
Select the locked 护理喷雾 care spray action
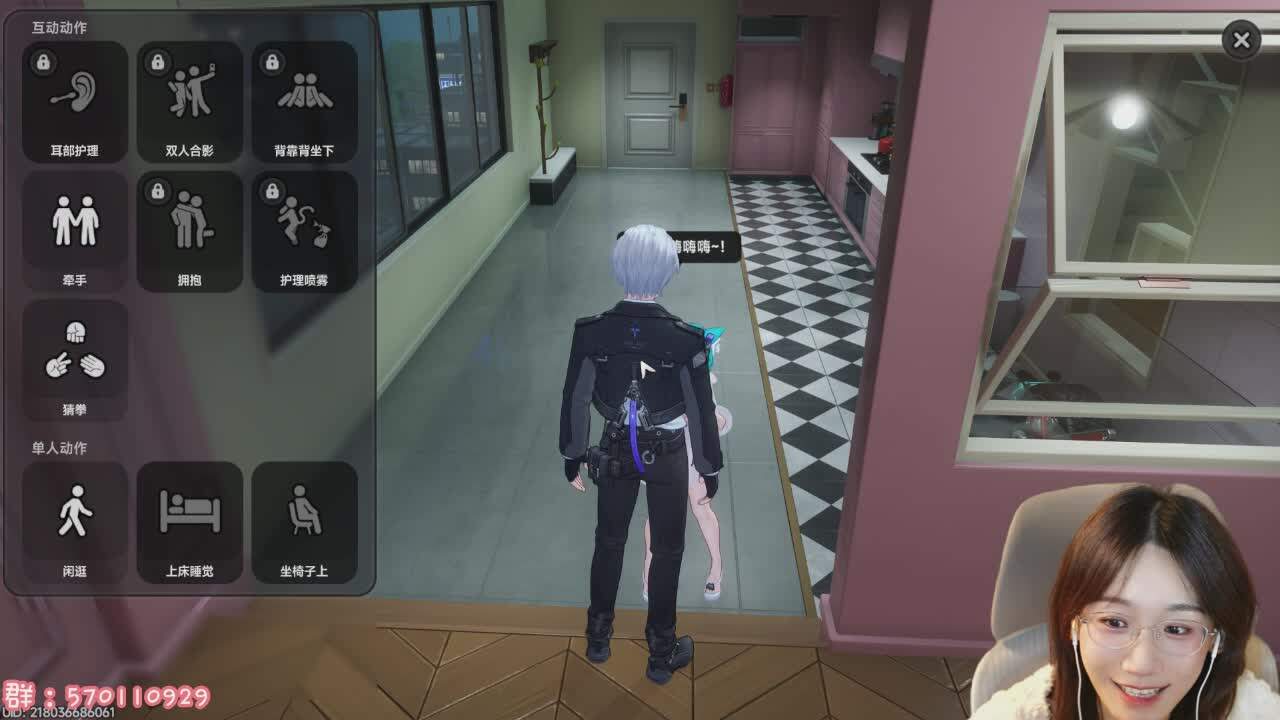point(305,231)
